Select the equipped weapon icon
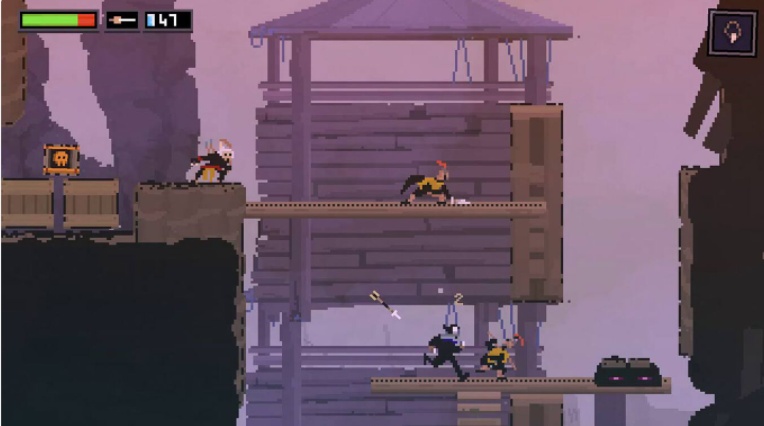Image resolution: width=764 pixels, height=426 pixels. pyautogui.click(x=122, y=20)
